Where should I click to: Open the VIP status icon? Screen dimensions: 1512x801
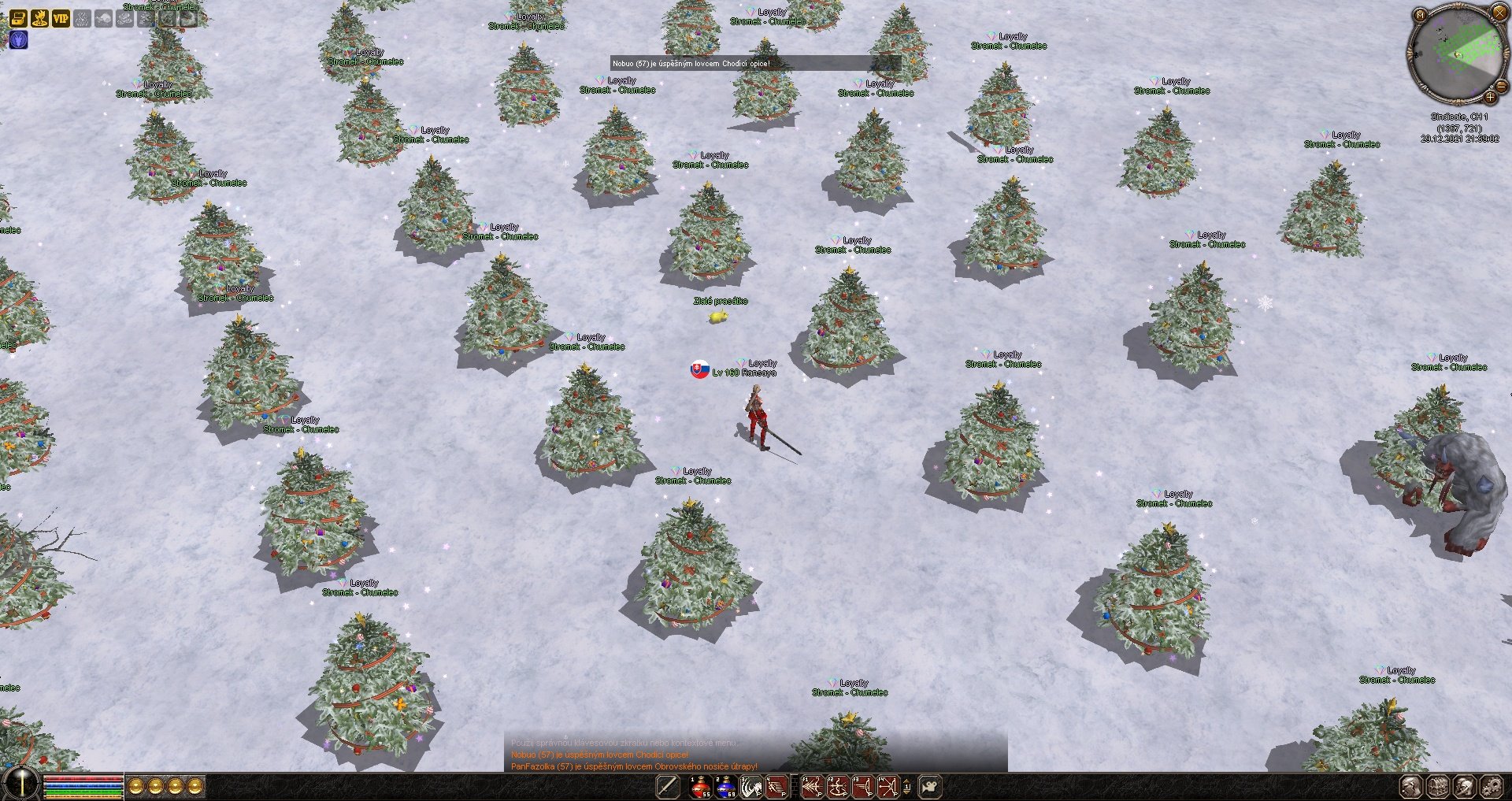(x=61, y=17)
